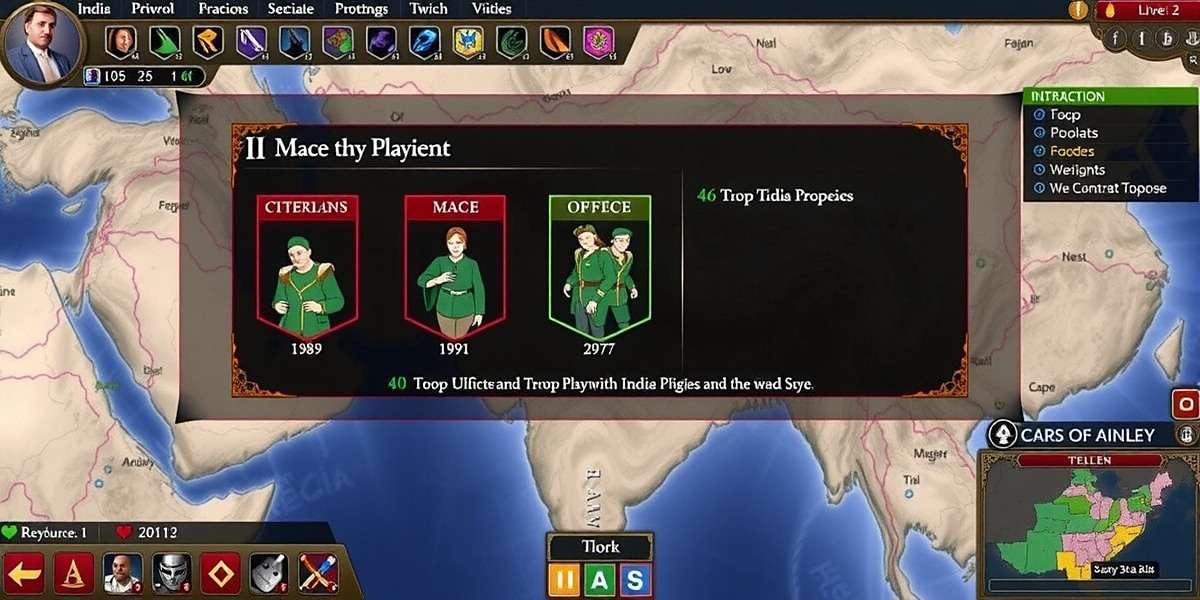Screen dimensions: 1200x600
Task: Open the leader portrait
Action: click(x=41, y=44)
